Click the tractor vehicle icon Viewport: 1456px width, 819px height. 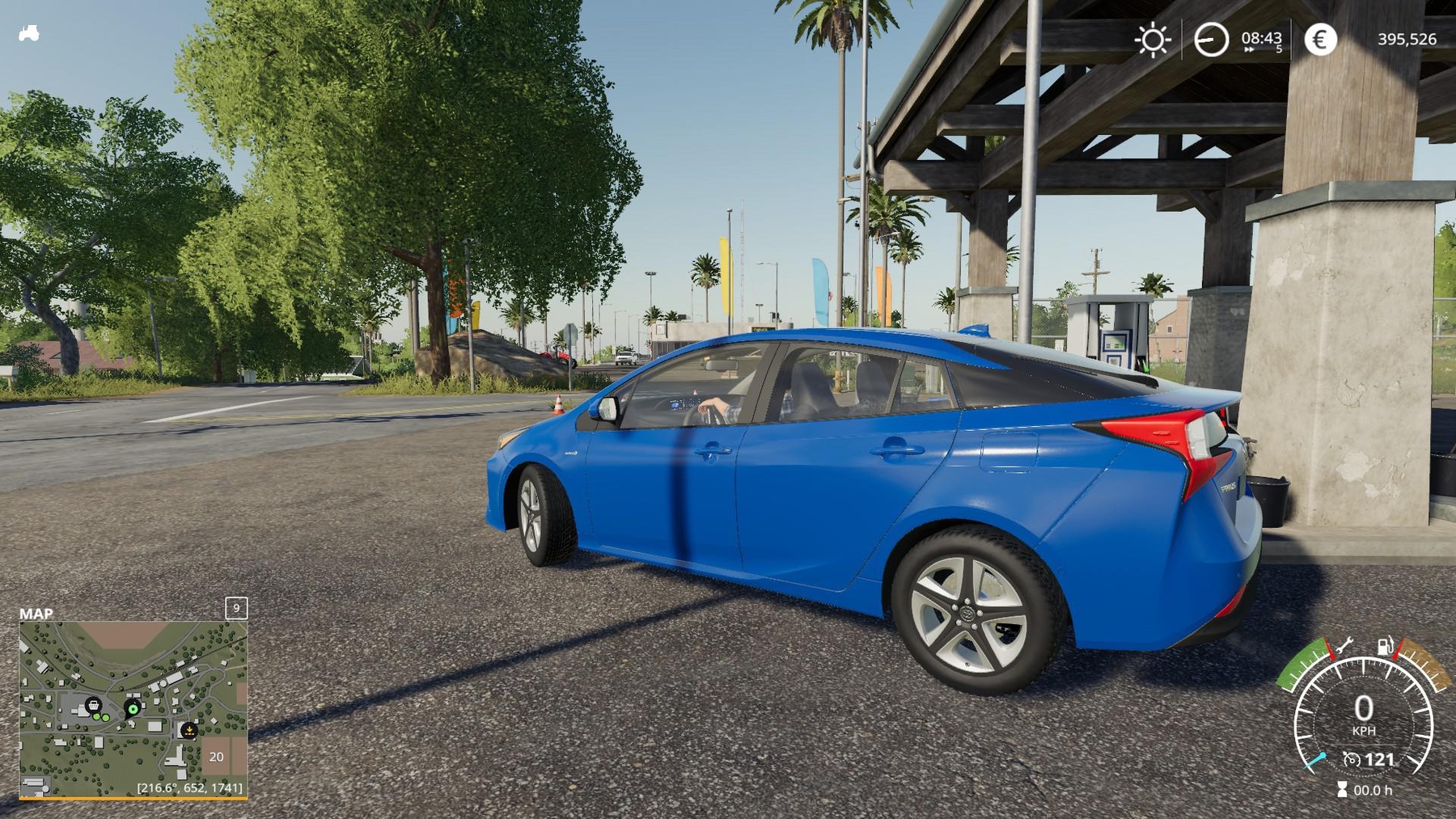[29, 33]
